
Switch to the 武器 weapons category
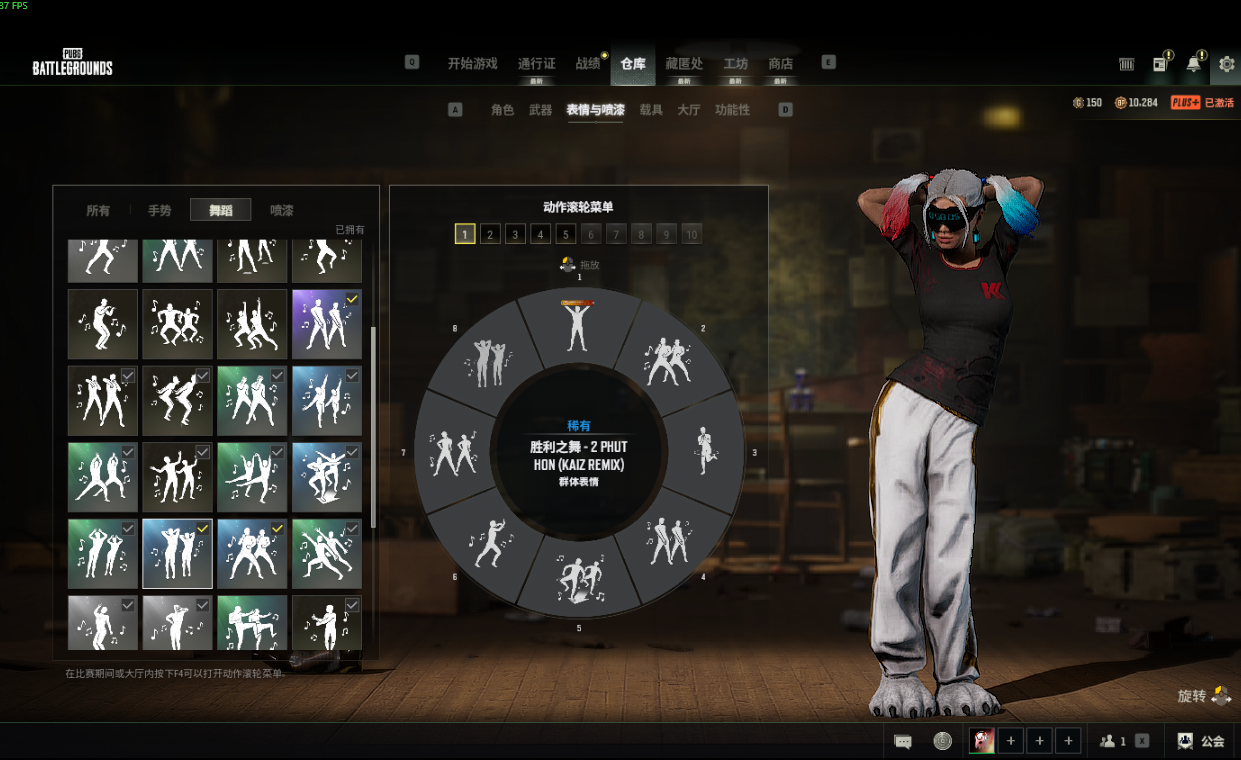click(540, 110)
